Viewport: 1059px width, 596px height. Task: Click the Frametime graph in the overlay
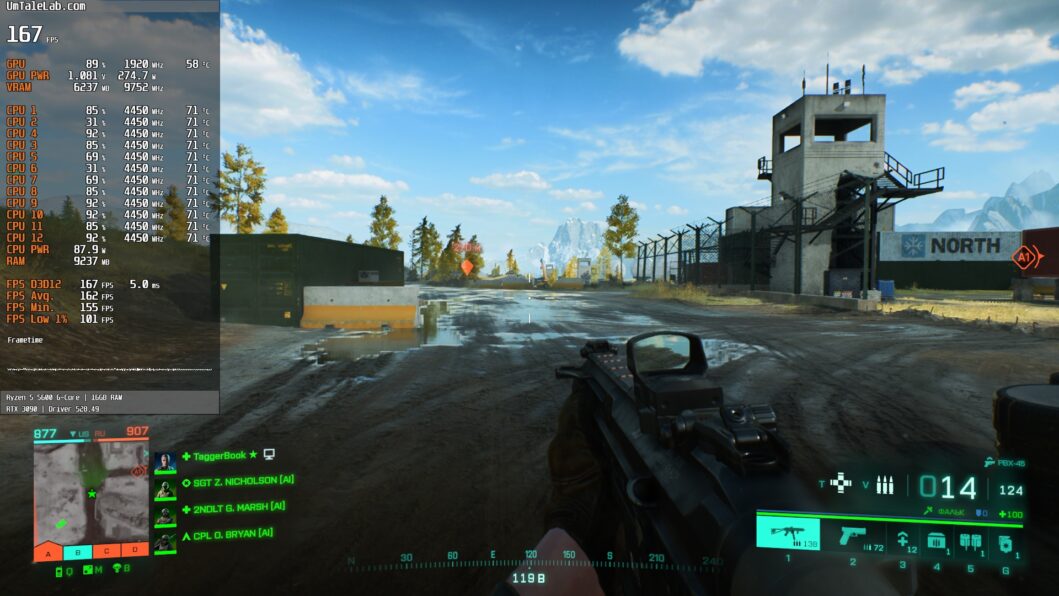tap(110, 369)
